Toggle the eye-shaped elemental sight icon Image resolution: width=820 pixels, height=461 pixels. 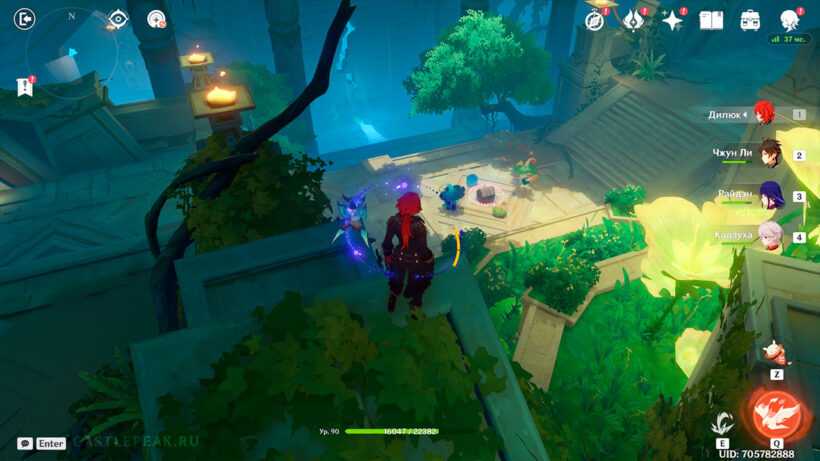118,19
